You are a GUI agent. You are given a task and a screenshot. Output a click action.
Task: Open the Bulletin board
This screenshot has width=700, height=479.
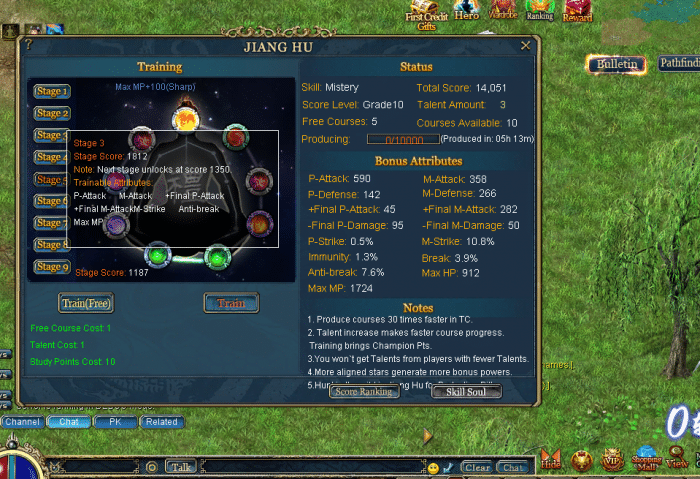tap(617, 64)
